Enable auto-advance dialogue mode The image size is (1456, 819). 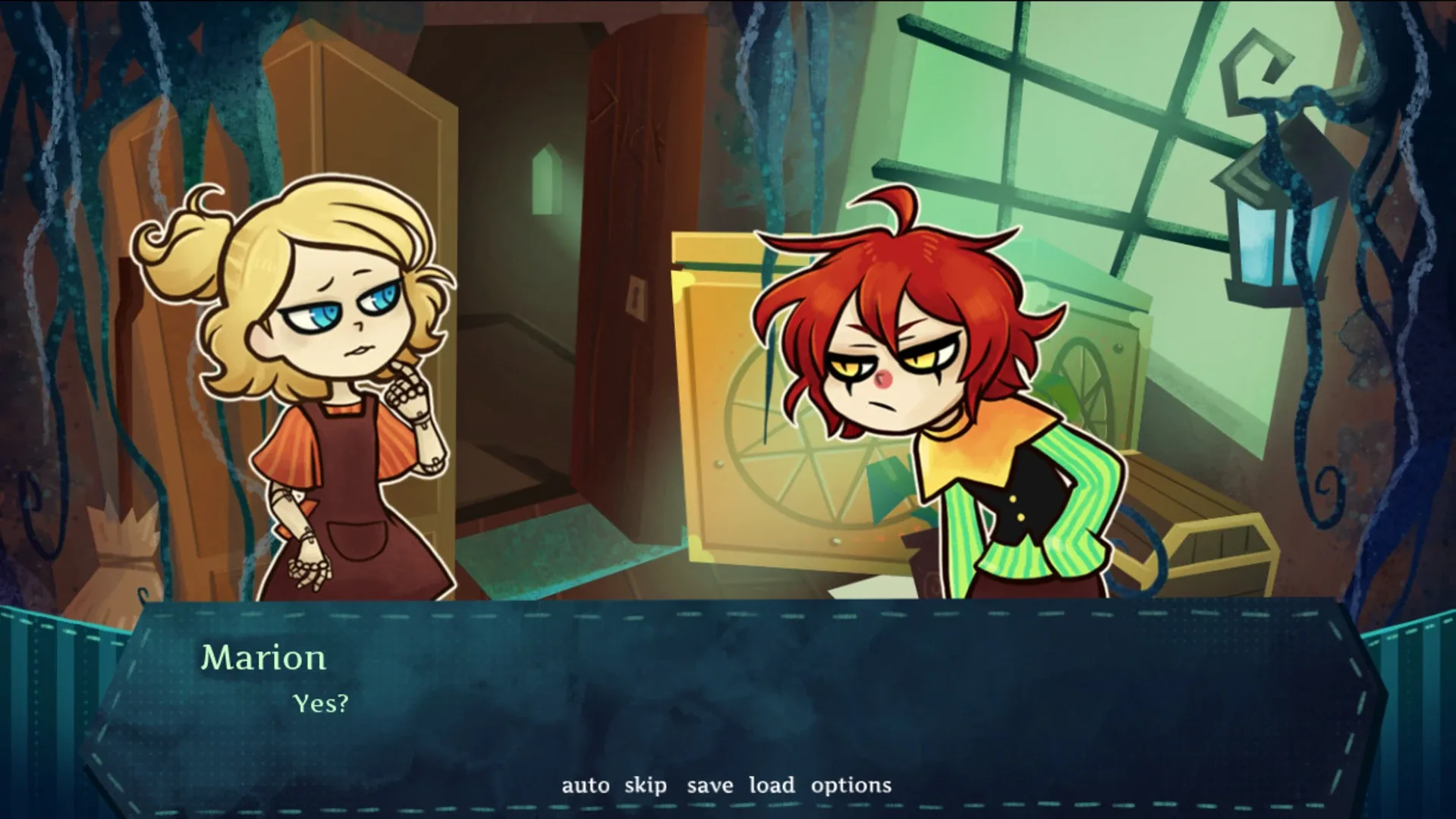(x=584, y=785)
